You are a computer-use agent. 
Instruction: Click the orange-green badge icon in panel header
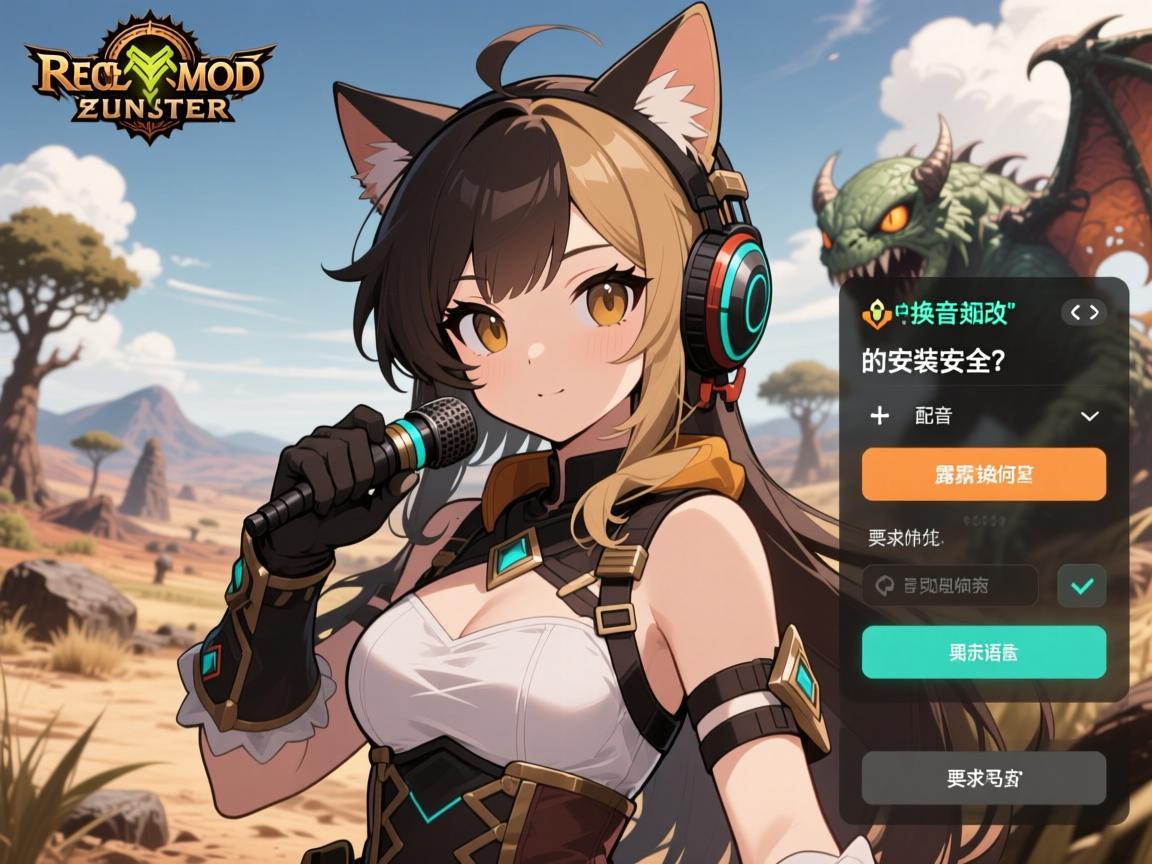point(873,313)
